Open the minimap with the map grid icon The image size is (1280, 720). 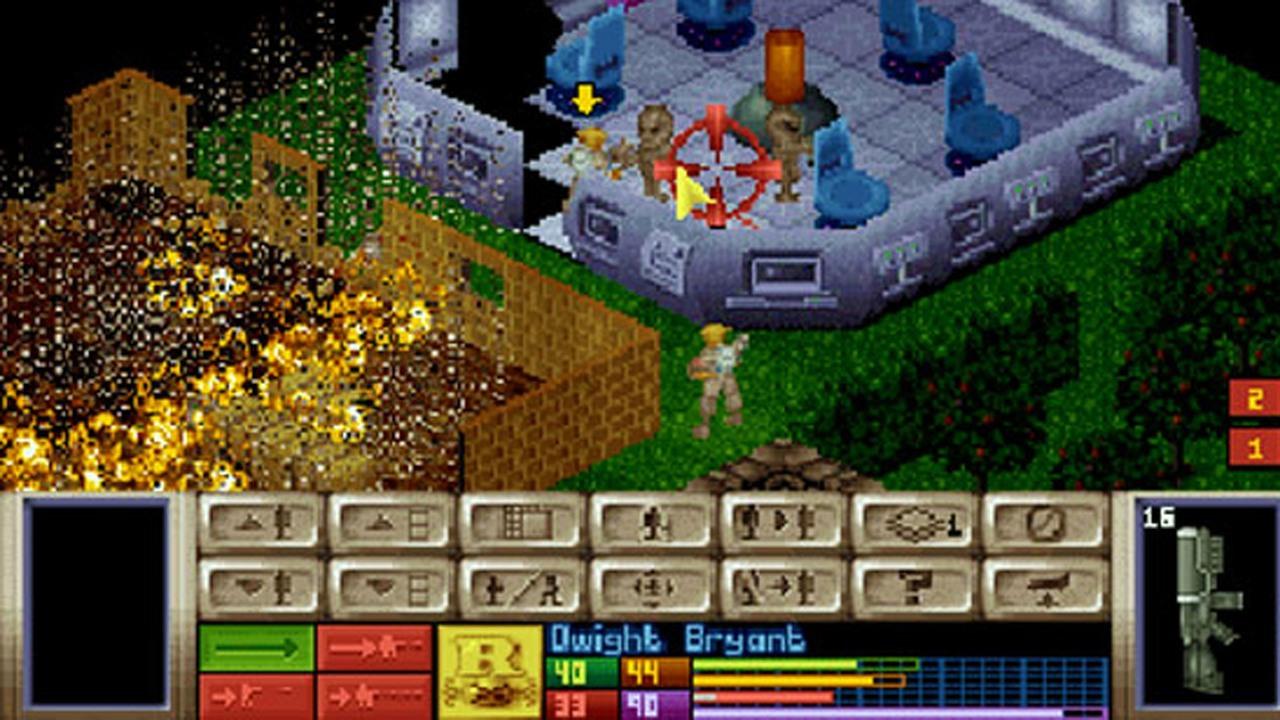point(520,523)
